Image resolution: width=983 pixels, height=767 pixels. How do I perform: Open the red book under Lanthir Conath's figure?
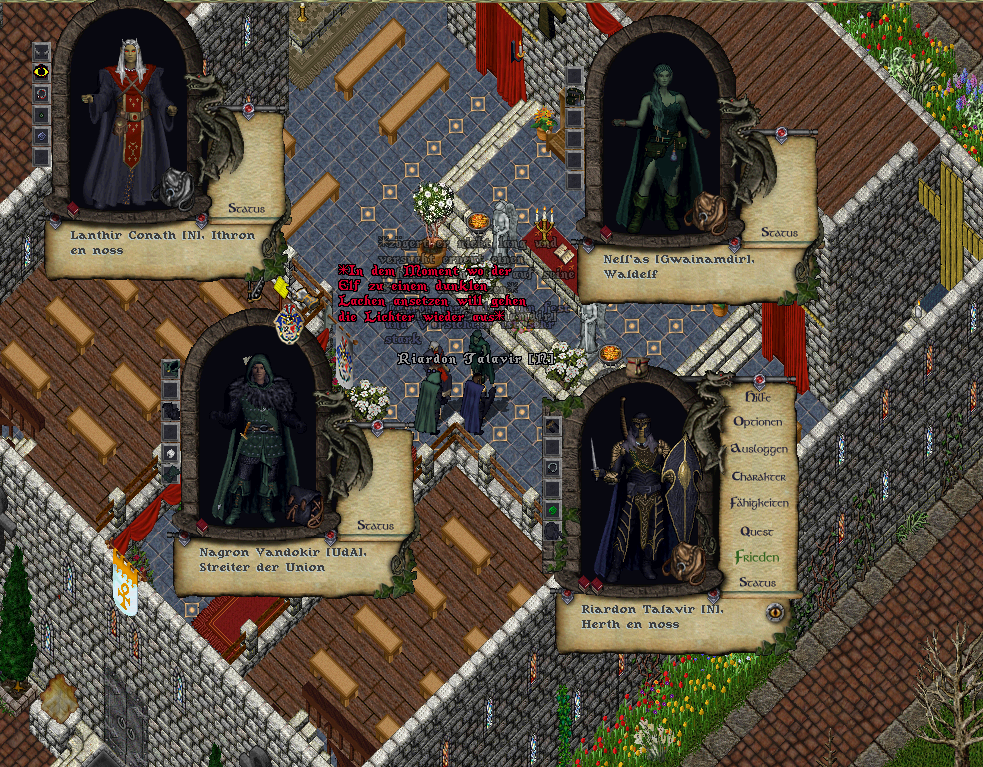point(73,208)
